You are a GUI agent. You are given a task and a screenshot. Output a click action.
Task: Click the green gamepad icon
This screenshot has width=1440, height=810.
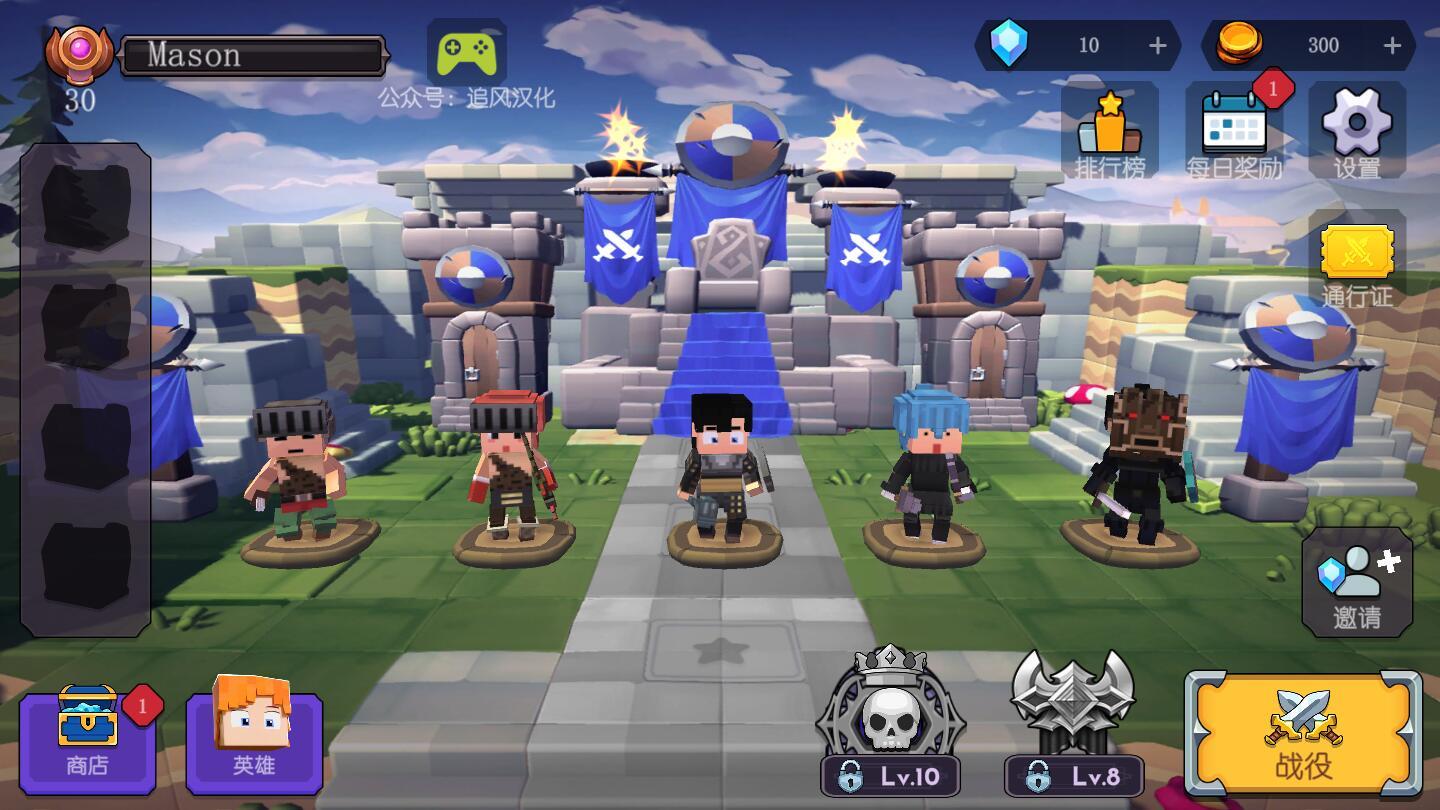(x=466, y=51)
